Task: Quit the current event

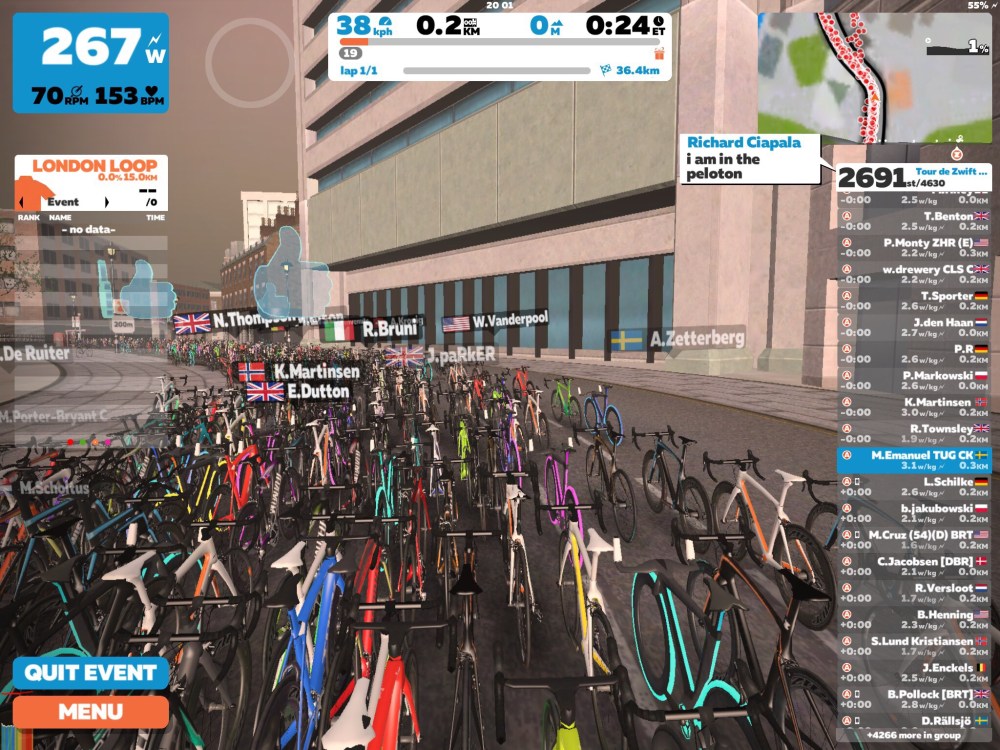Action: pyautogui.click(x=91, y=673)
